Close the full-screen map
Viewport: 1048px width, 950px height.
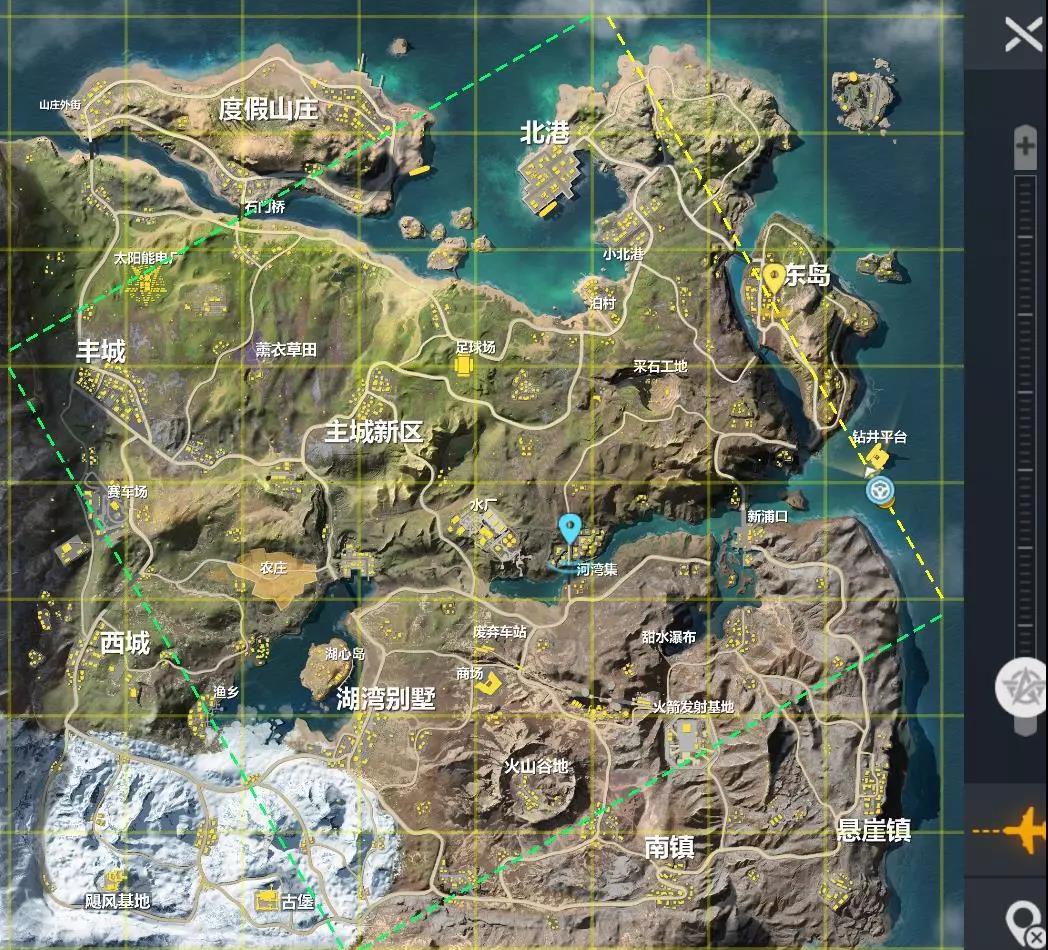tap(1023, 36)
